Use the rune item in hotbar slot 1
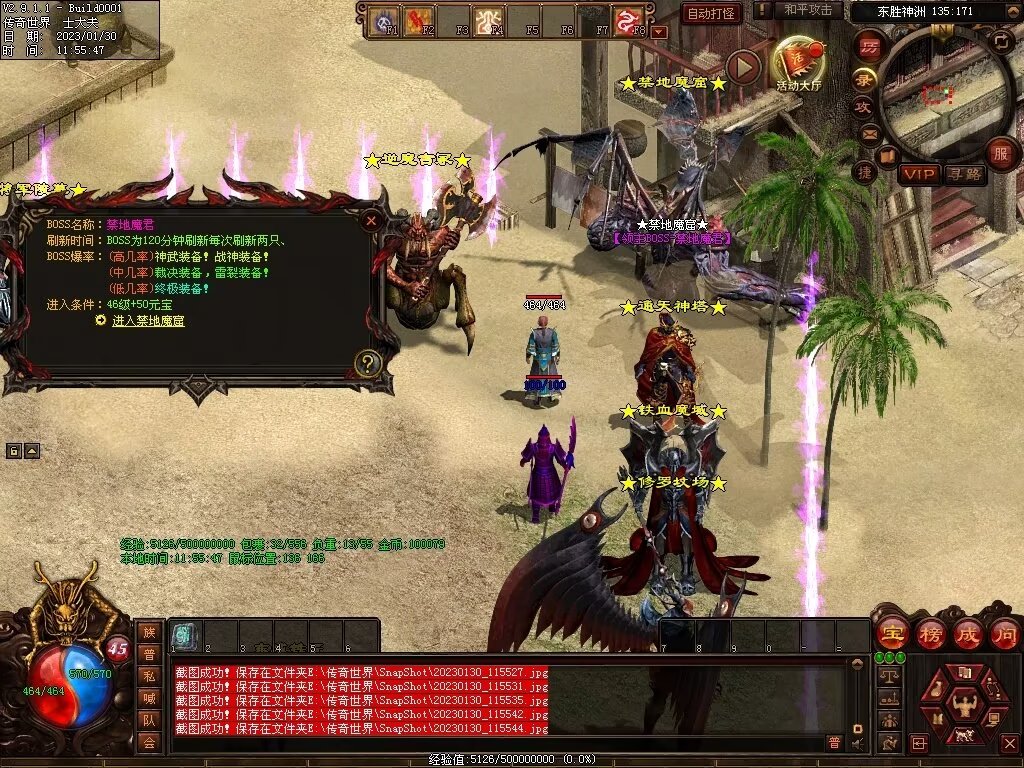1024x768 pixels. tap(184, 634)
